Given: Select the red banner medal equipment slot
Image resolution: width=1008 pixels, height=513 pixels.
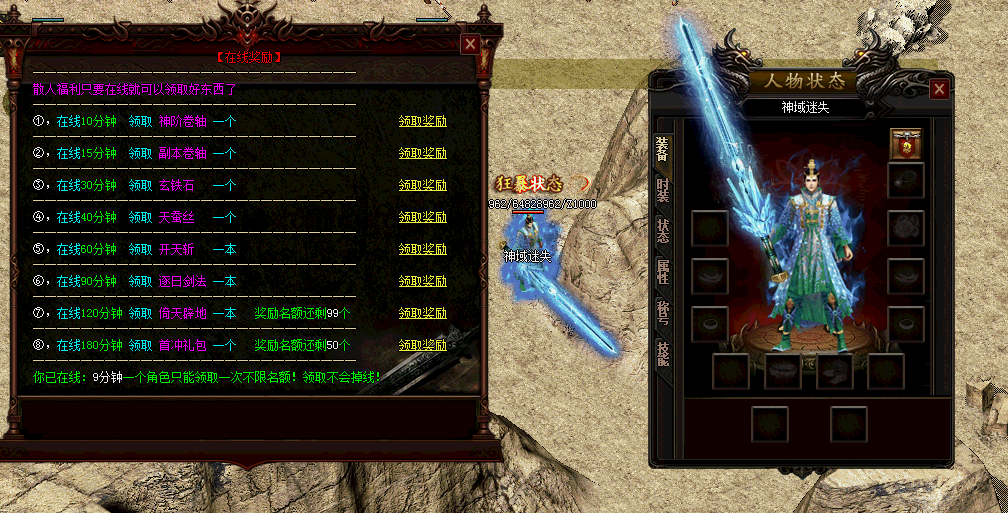Looking at the screenshot, I should click(906, 145).
